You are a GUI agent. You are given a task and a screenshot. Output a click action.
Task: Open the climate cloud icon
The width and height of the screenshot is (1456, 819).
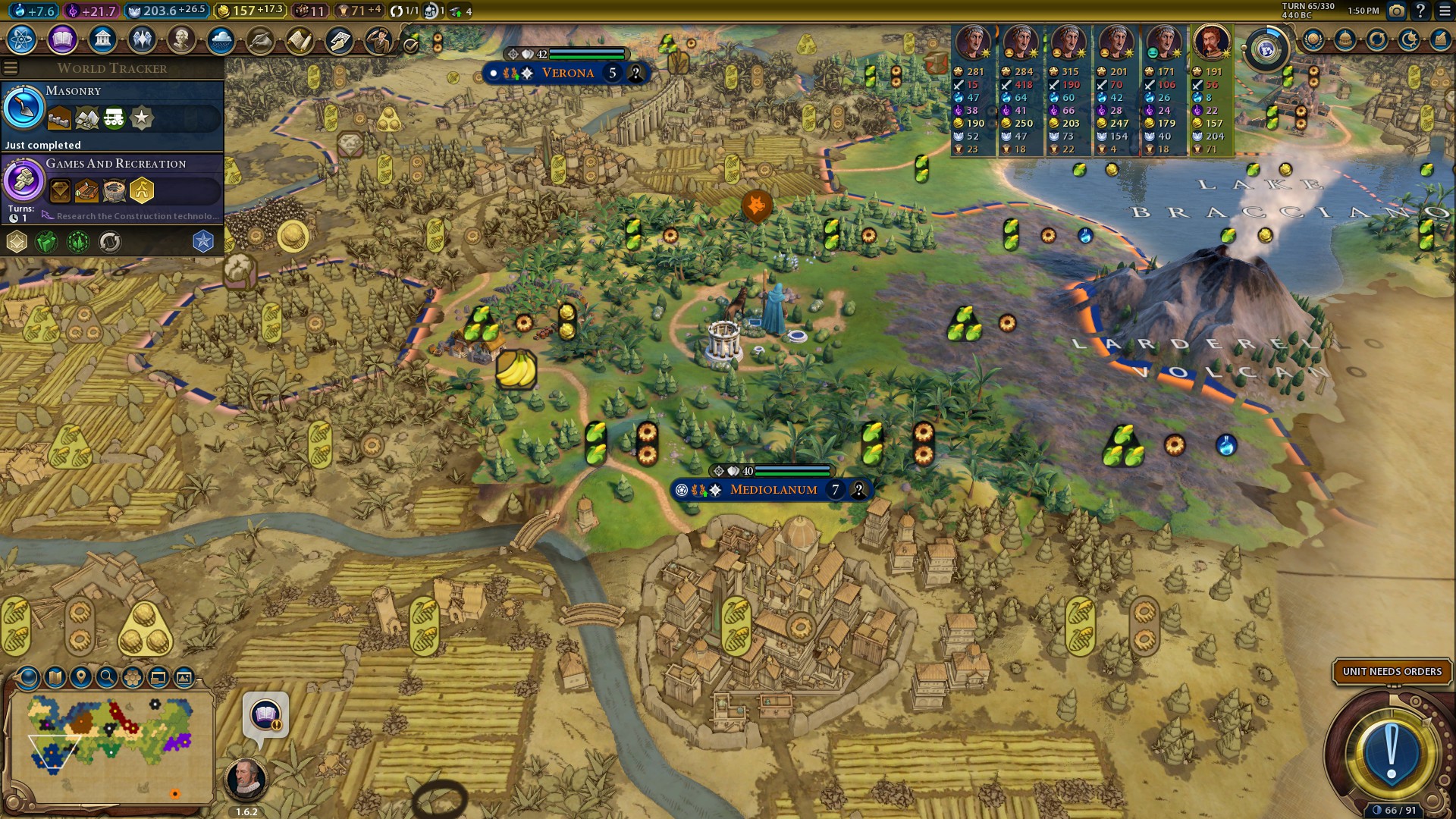[x=221, y=39]
